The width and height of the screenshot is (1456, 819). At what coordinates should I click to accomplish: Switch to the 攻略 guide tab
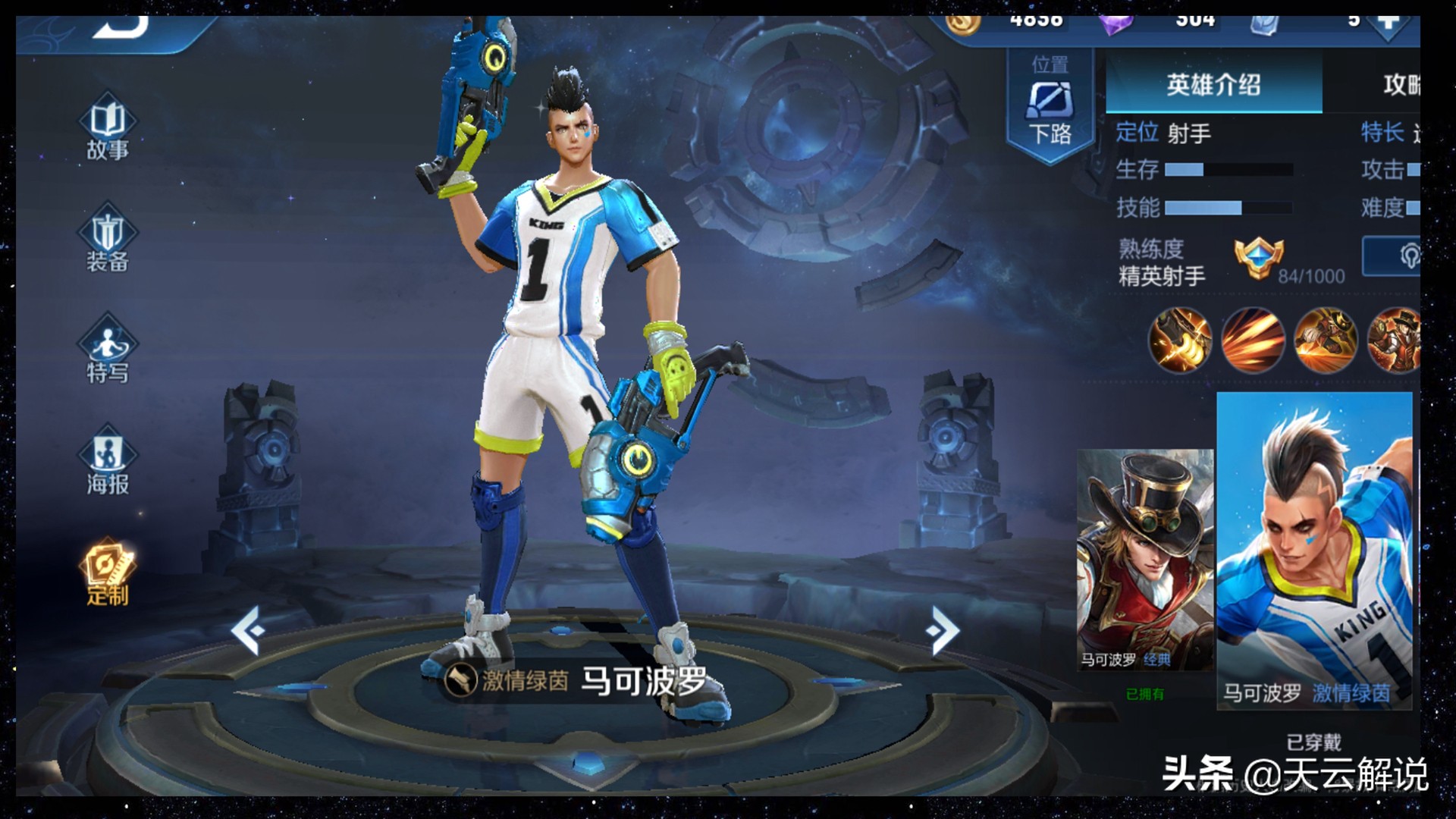(x=1400, y=85)
